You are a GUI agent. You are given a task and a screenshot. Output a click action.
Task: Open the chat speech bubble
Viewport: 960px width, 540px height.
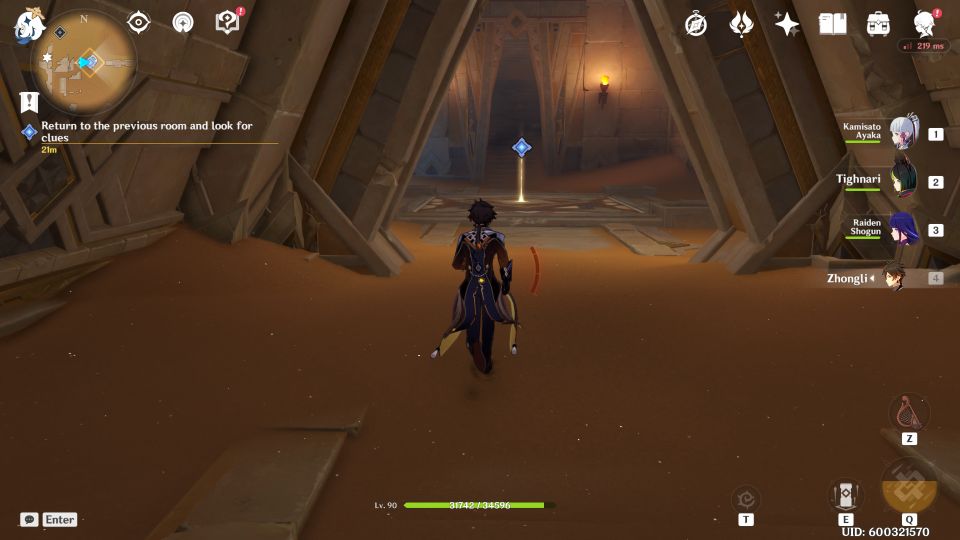click(29, 520)
